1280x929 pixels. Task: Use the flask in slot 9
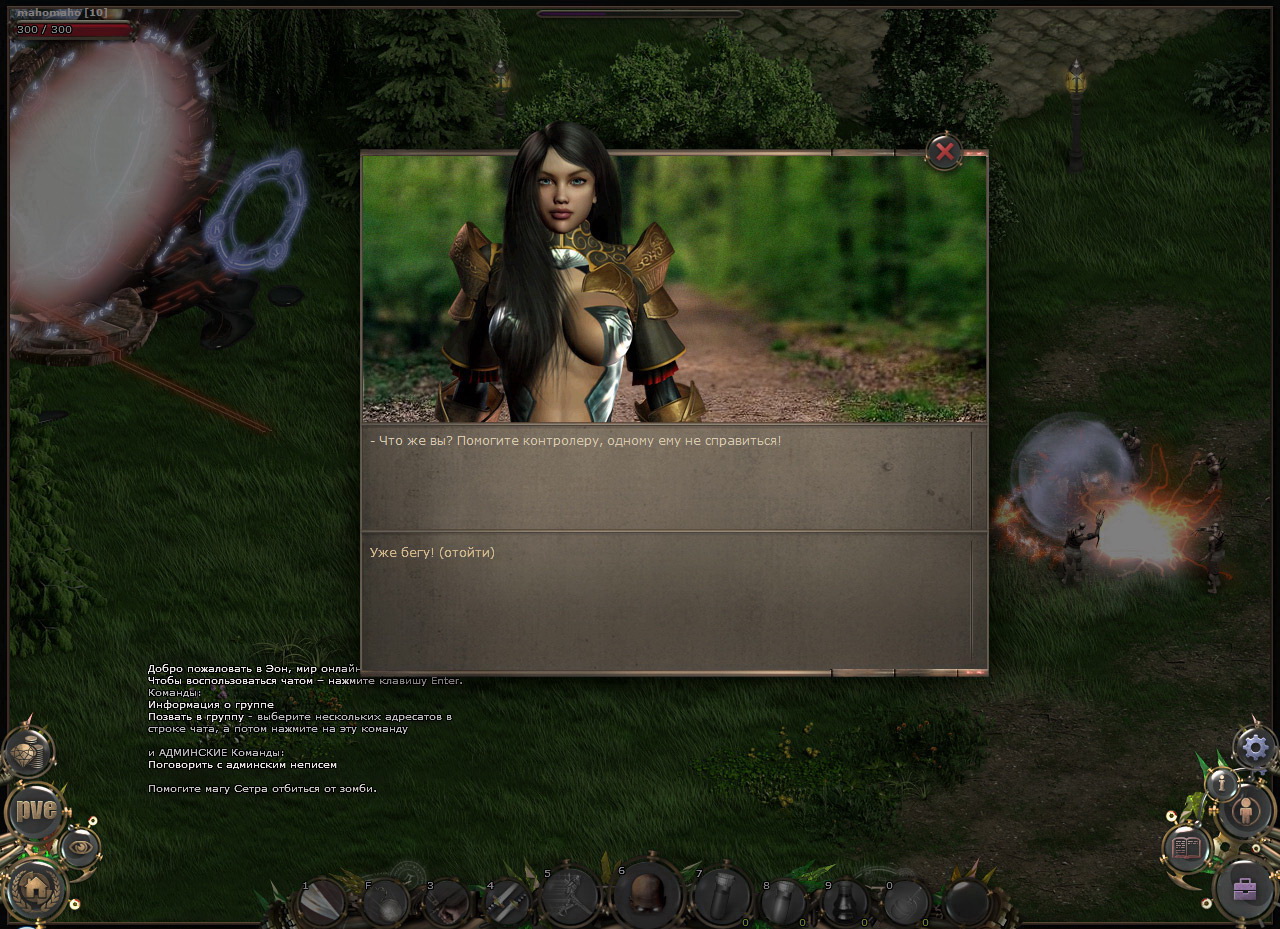click(845, 902)
